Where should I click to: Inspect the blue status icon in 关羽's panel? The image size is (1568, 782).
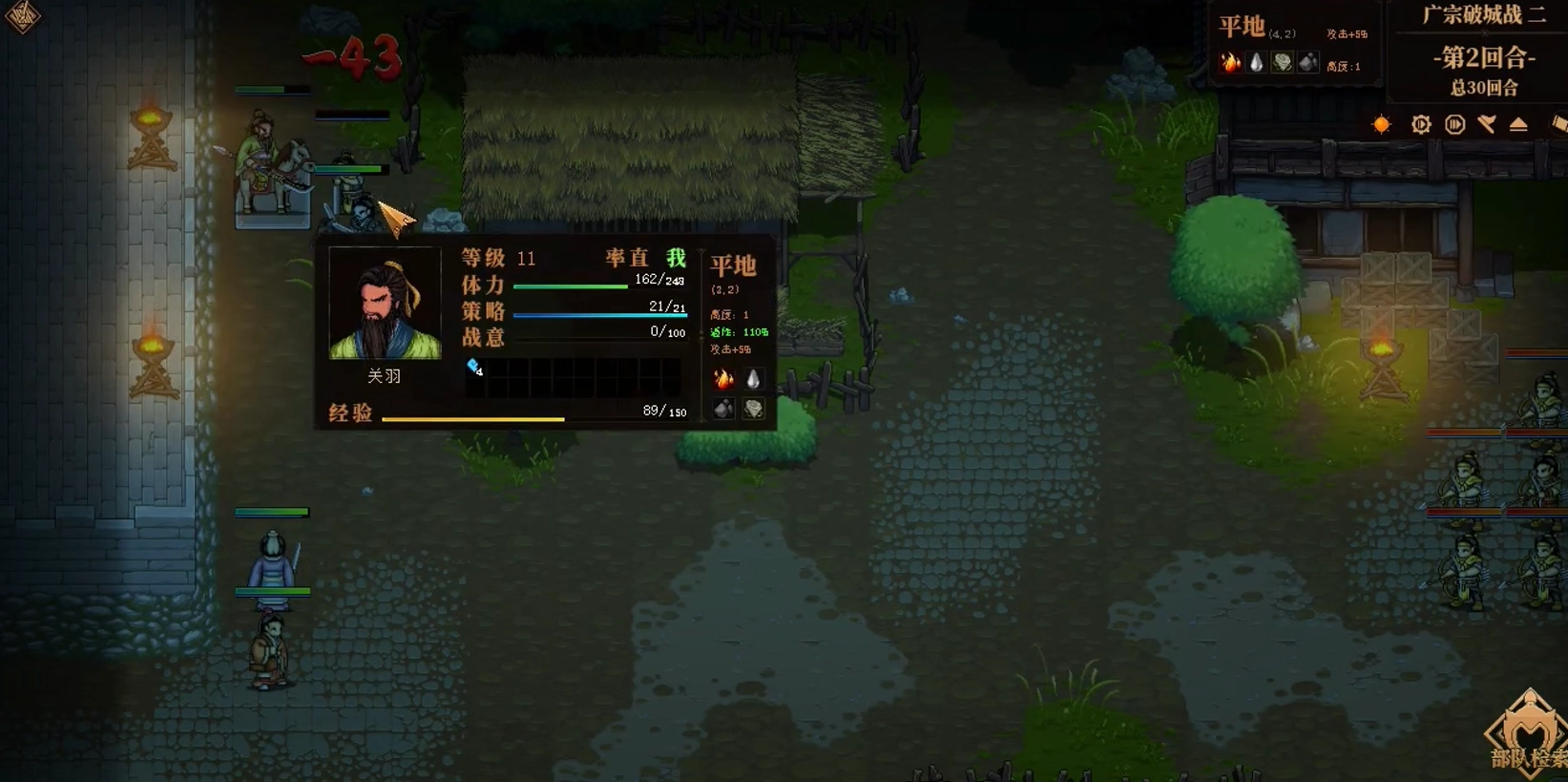[x=474, y=367]
